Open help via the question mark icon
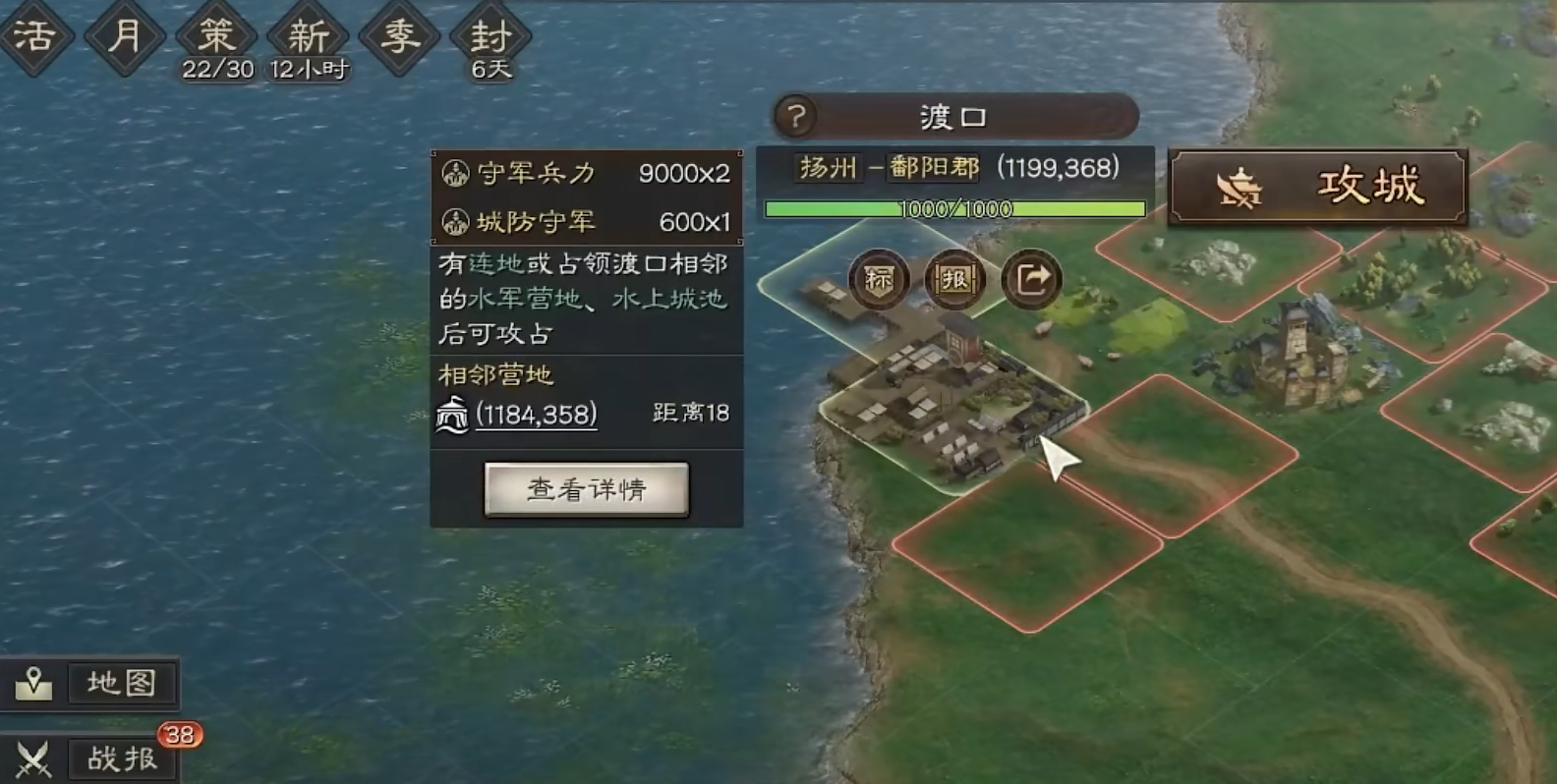The height and width of the screenshot is (784, 1557). [797, 116]
